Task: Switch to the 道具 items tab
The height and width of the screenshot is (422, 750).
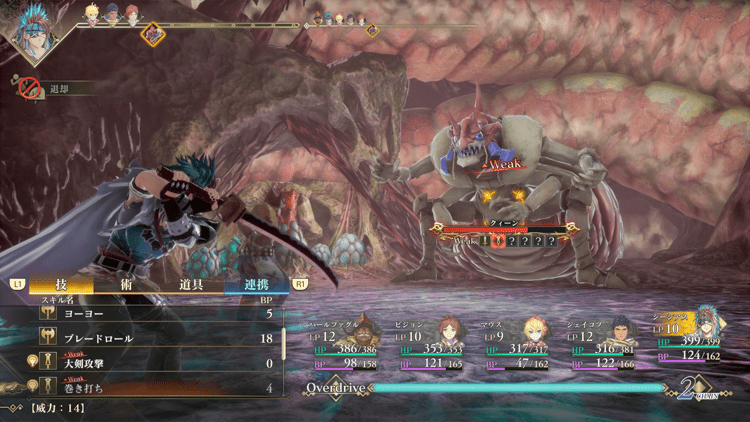Action: click(x=192, y=285)
